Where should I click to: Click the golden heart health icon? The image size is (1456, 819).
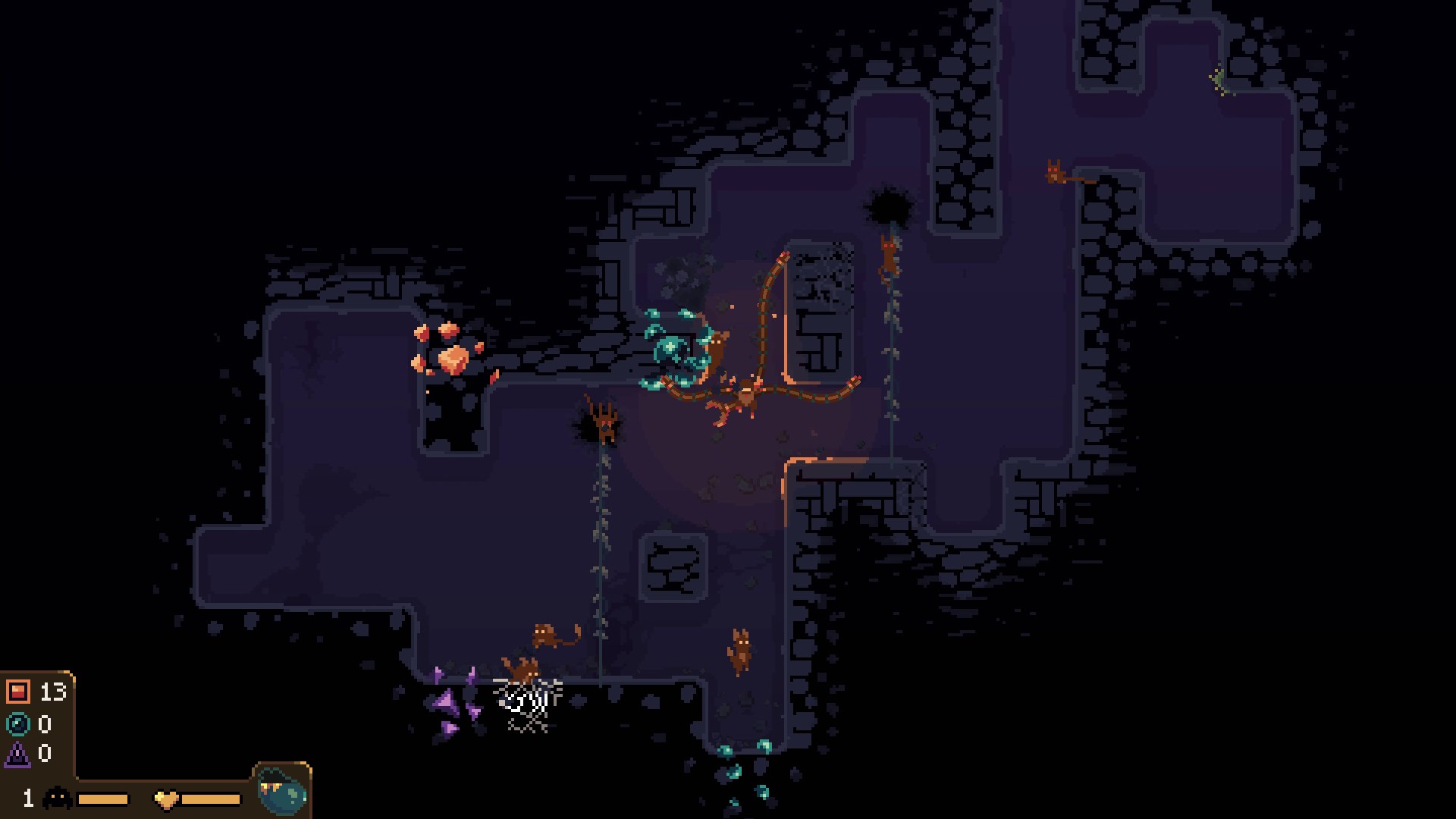(165, 798)
